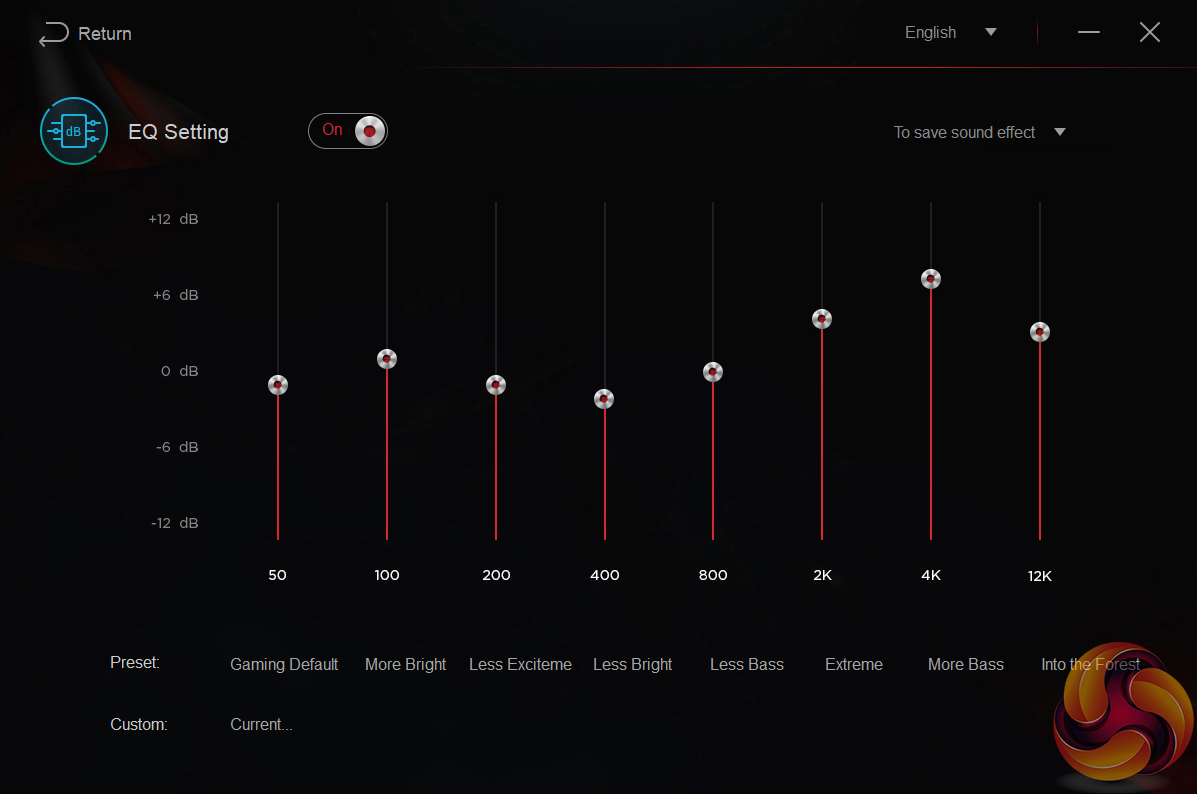Click the 4K band slider knob

(931, 279)
